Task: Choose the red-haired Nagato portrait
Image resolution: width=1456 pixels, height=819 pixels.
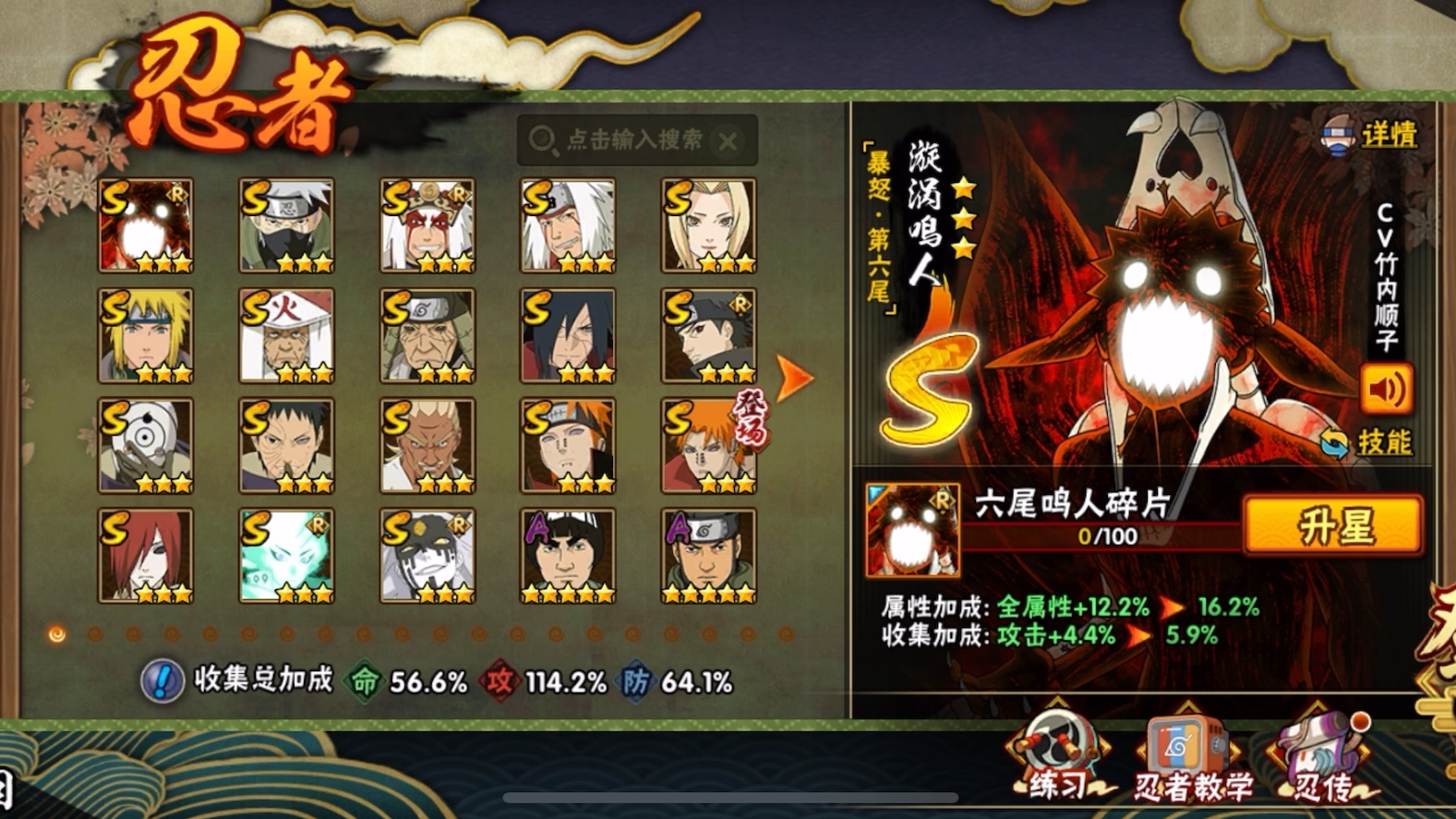Action: click(x=146, y=555)
